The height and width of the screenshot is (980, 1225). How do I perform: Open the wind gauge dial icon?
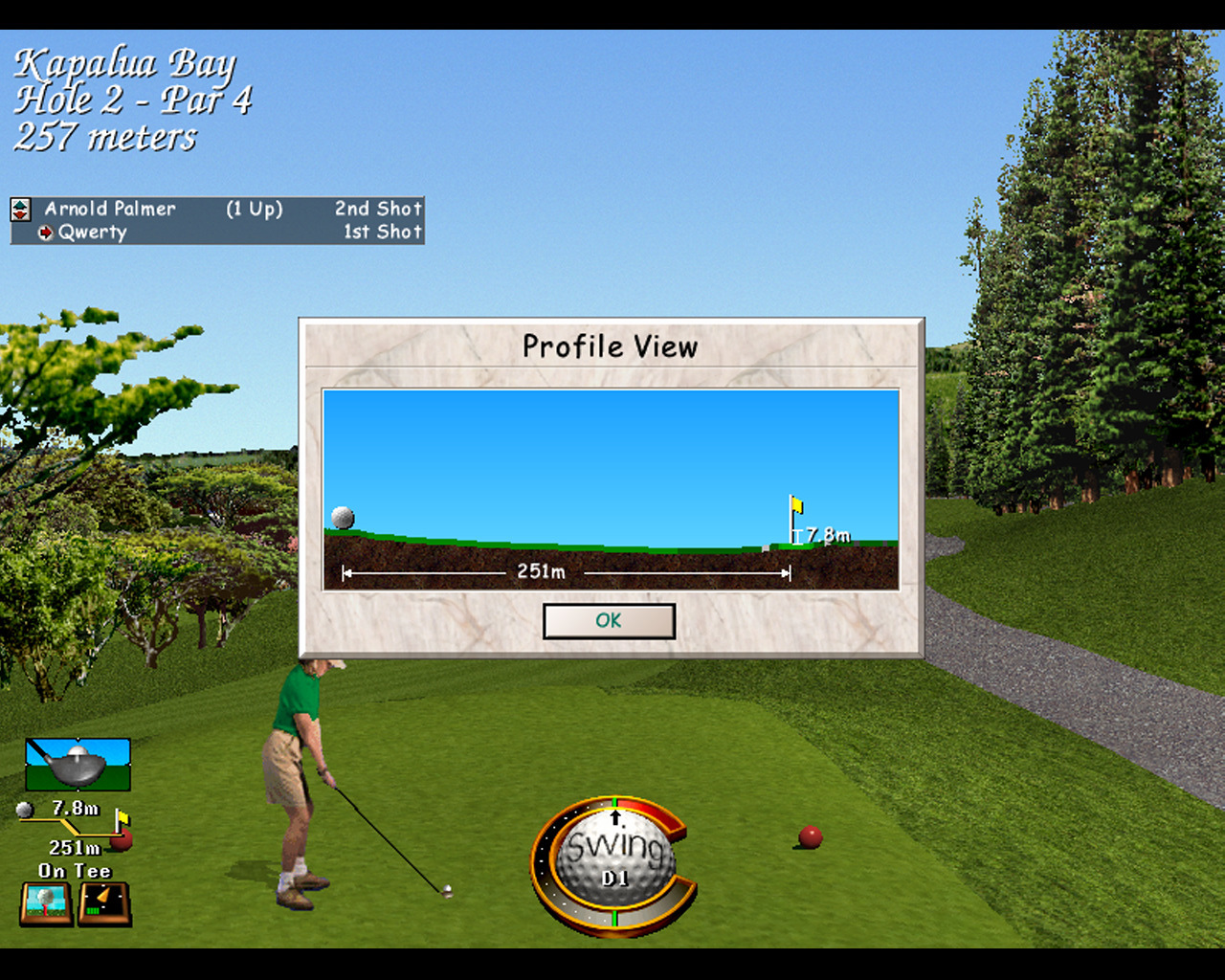[x=104, y=903]
